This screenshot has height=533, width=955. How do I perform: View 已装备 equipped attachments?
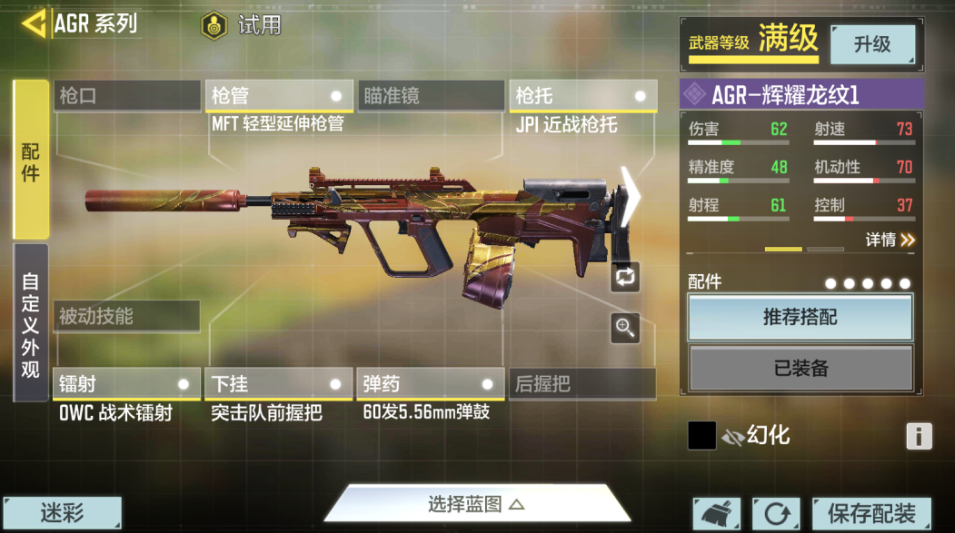(800, 368)
